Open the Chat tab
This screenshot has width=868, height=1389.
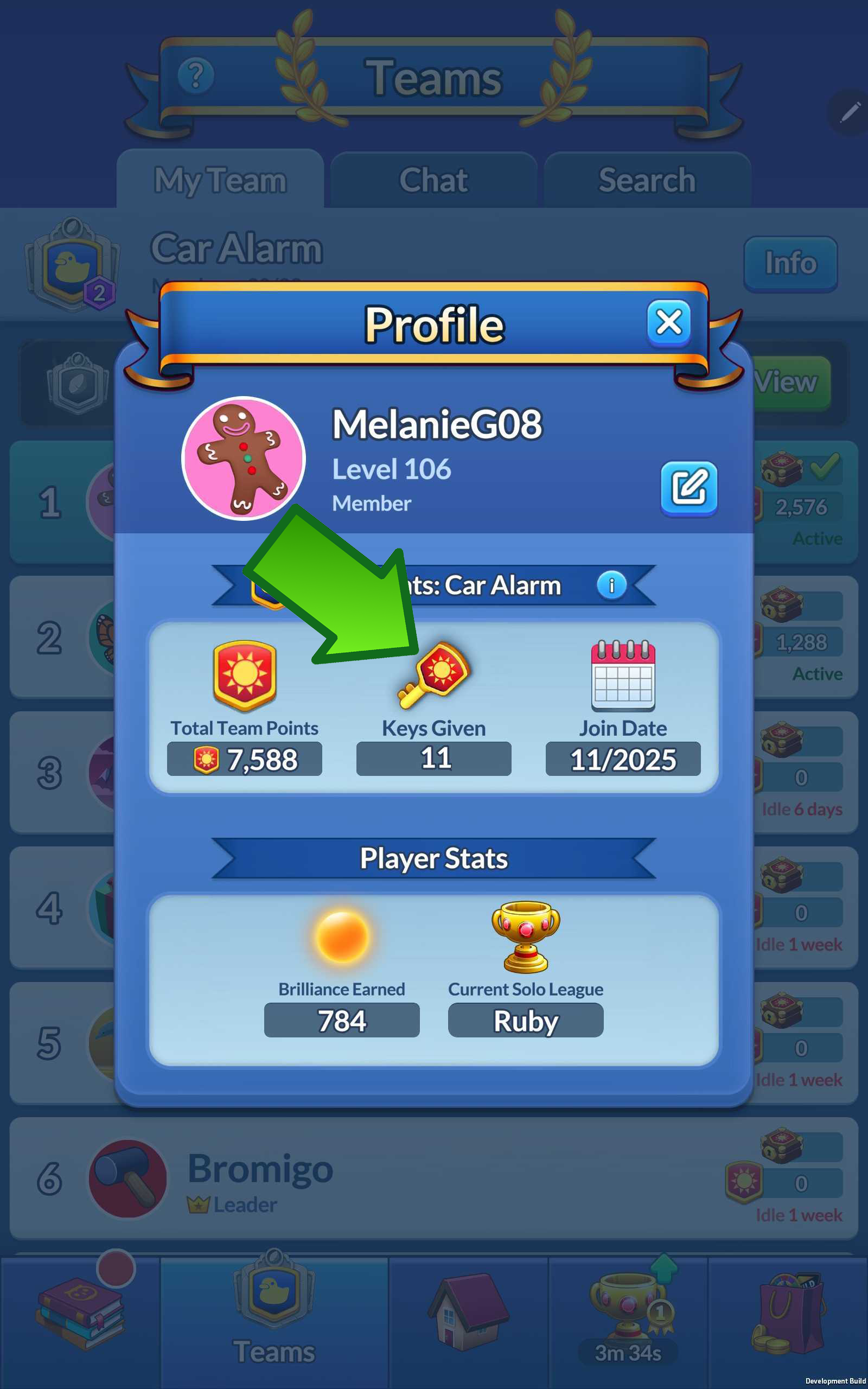tap(433, 180)
